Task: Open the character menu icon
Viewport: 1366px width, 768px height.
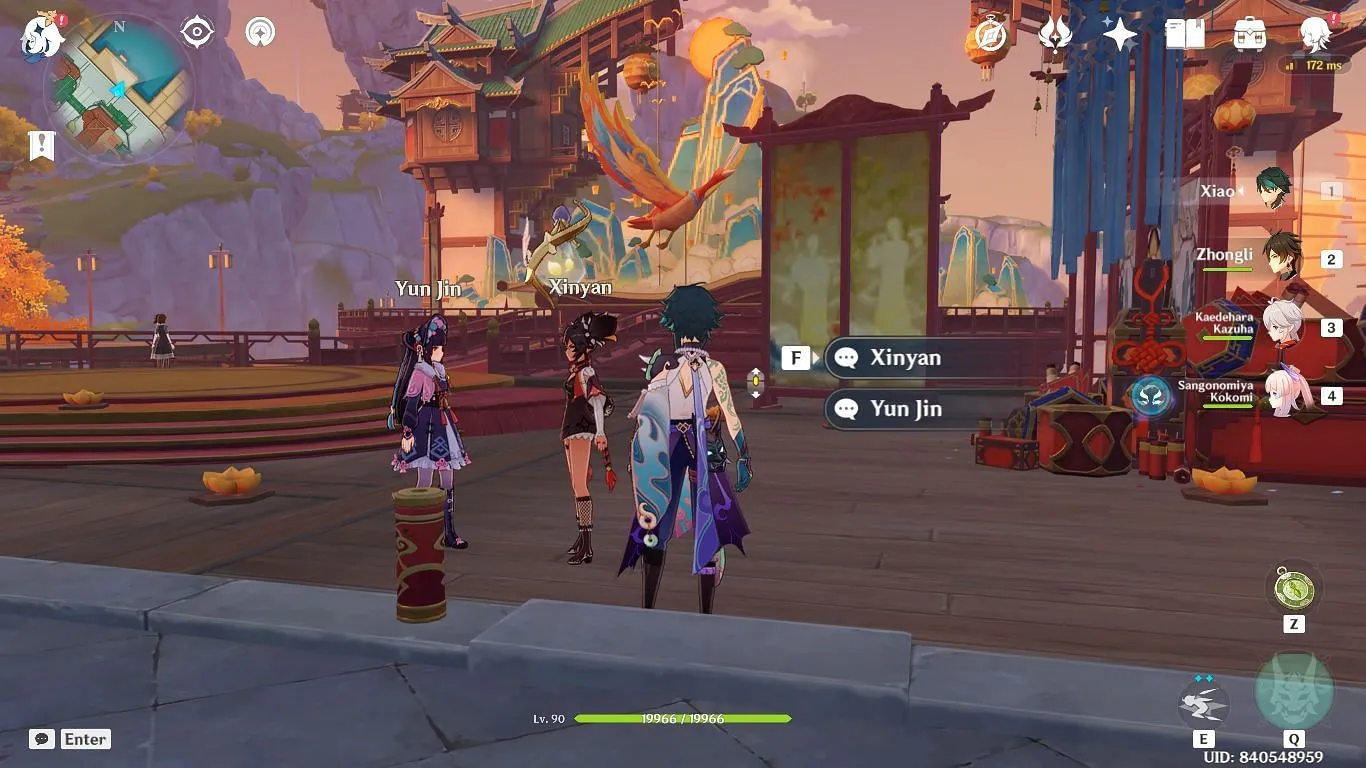Action: [1314, 35]
